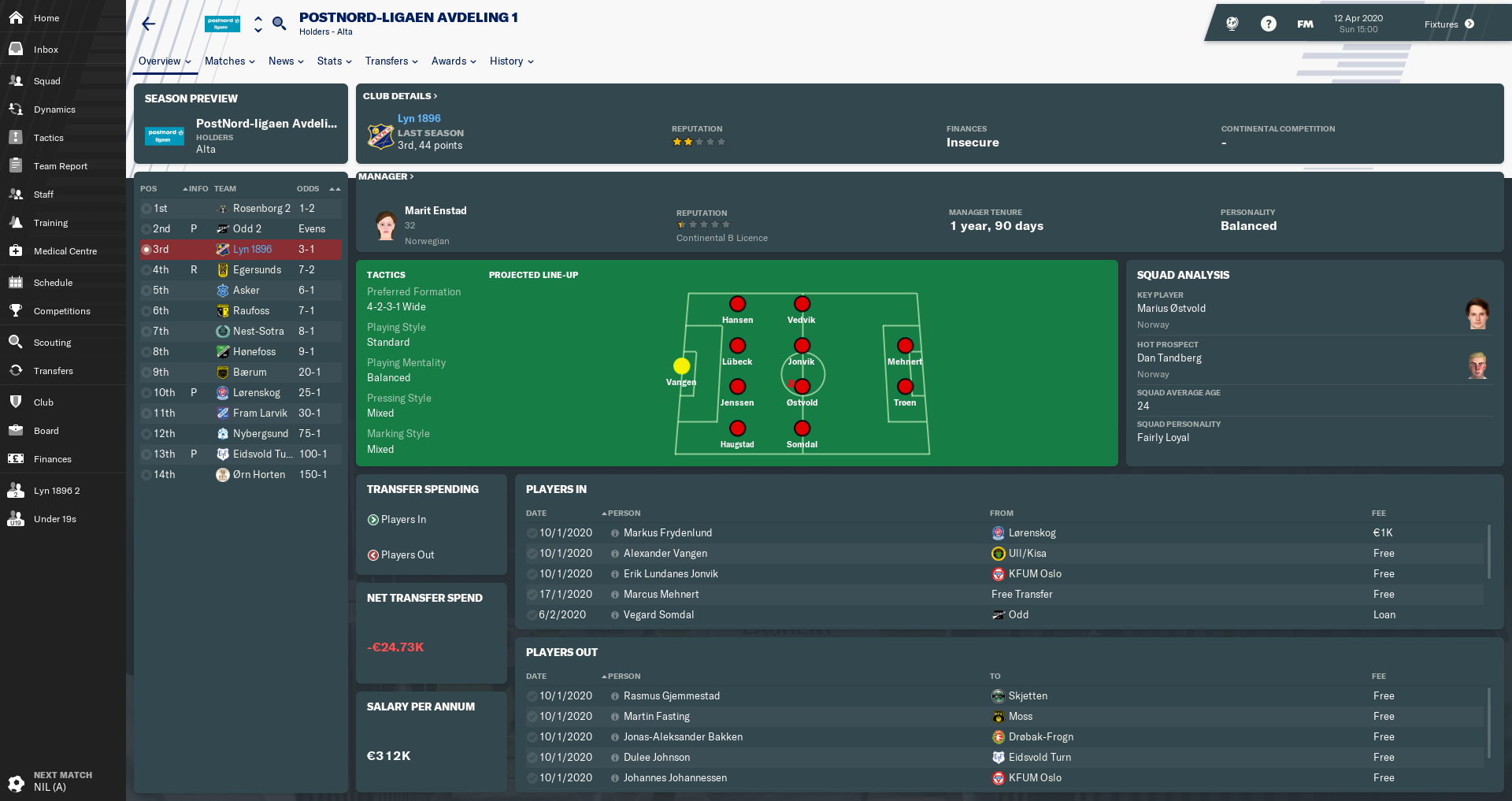The width and height of the screenshot is (1512, 801).
Task: Select Rosenborg 2 in the odds table
Action: (261, 209)
